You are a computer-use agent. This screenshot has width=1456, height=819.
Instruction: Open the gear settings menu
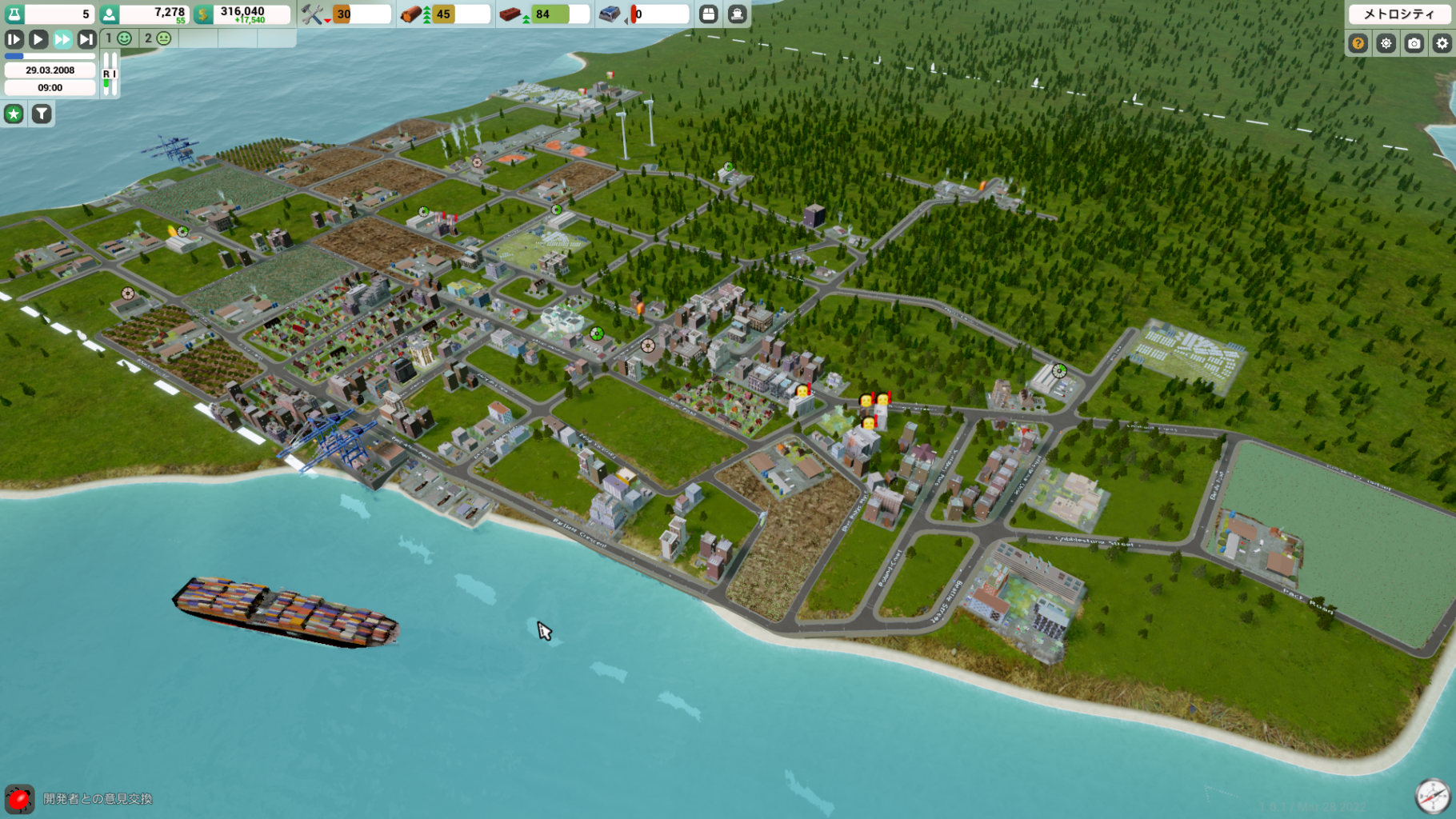coord(1442,43)
